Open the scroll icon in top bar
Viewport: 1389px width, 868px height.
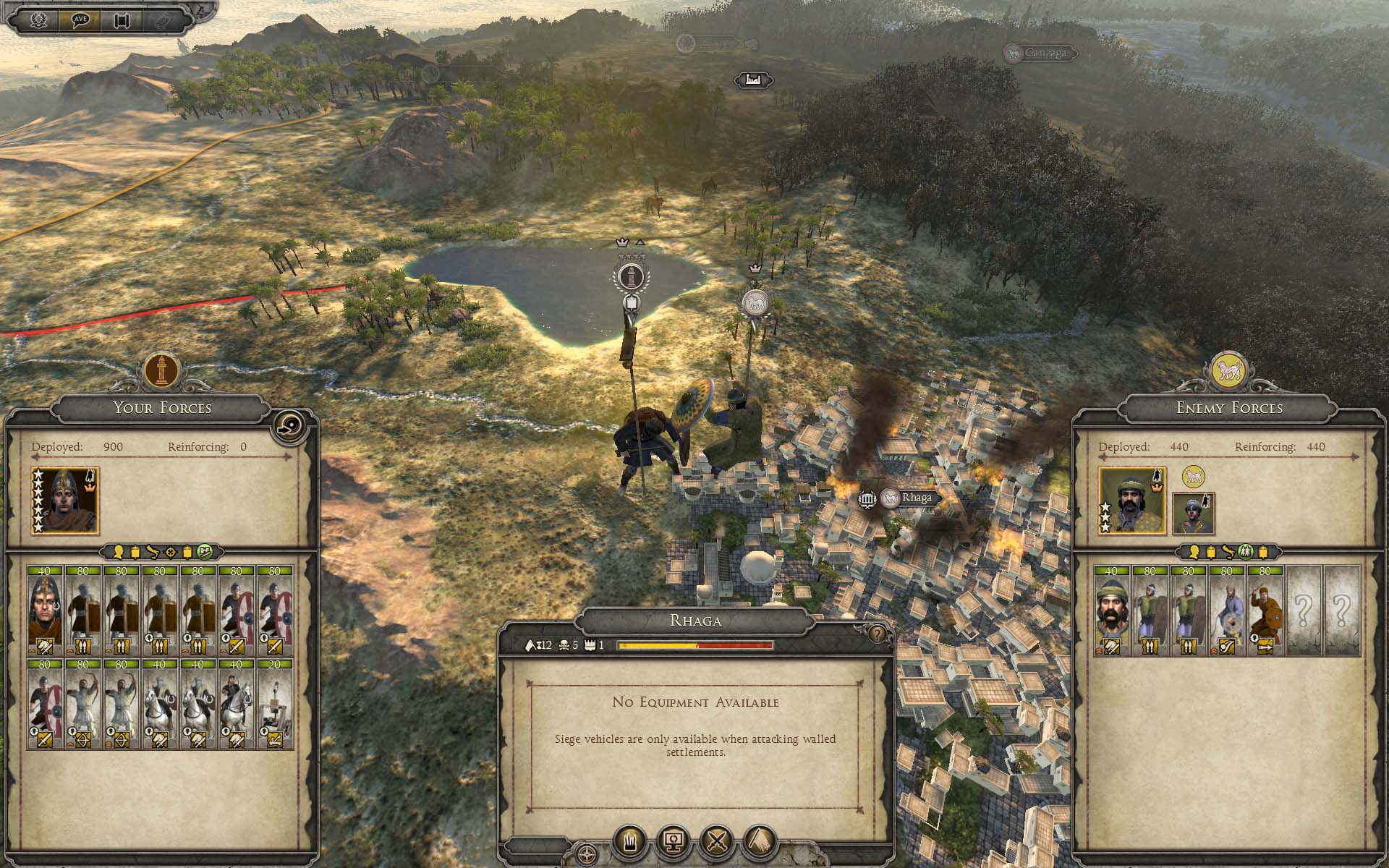[121, 20]
